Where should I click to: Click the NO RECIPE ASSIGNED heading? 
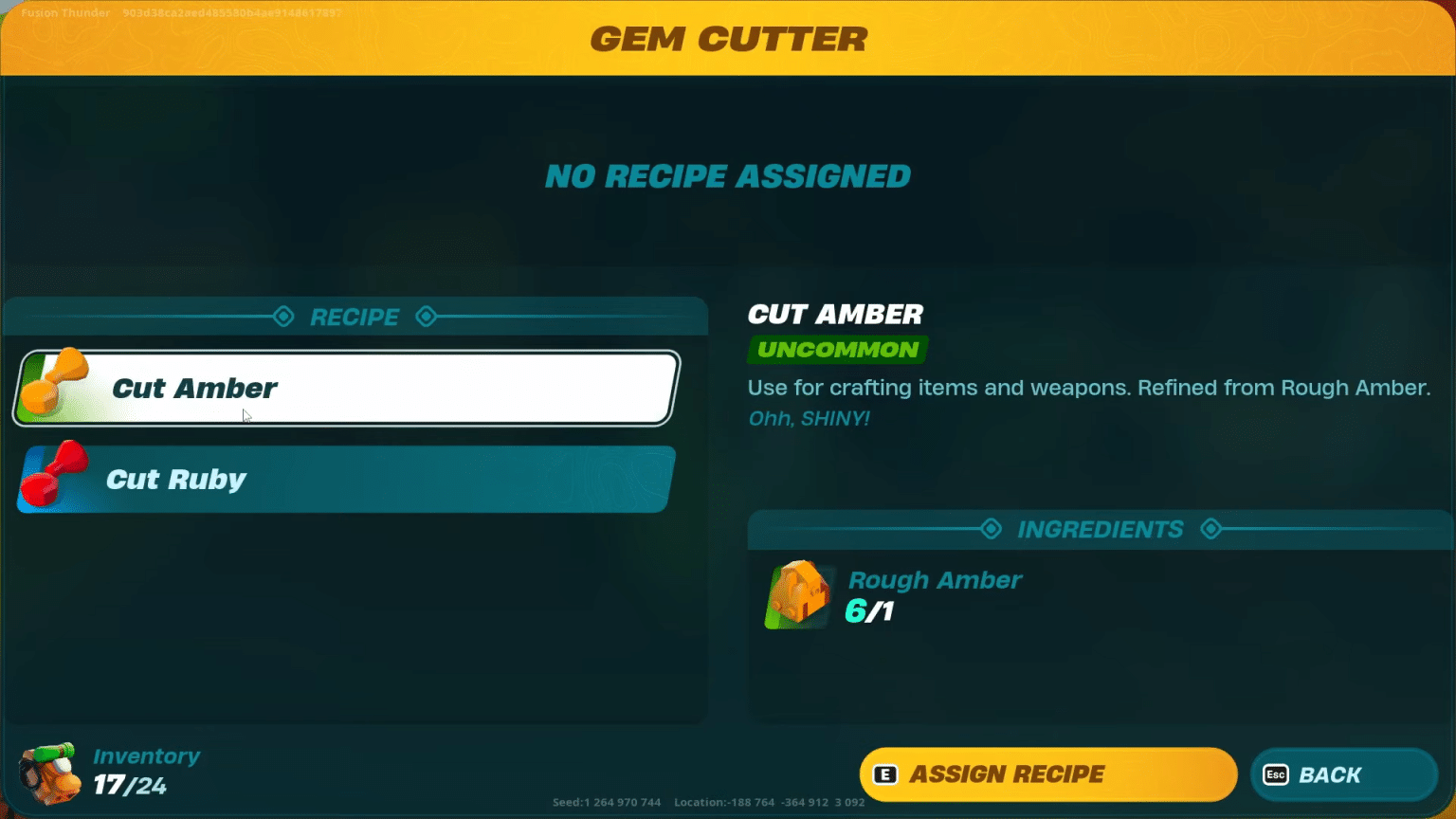pyautogui.click(x=727, y=175)
